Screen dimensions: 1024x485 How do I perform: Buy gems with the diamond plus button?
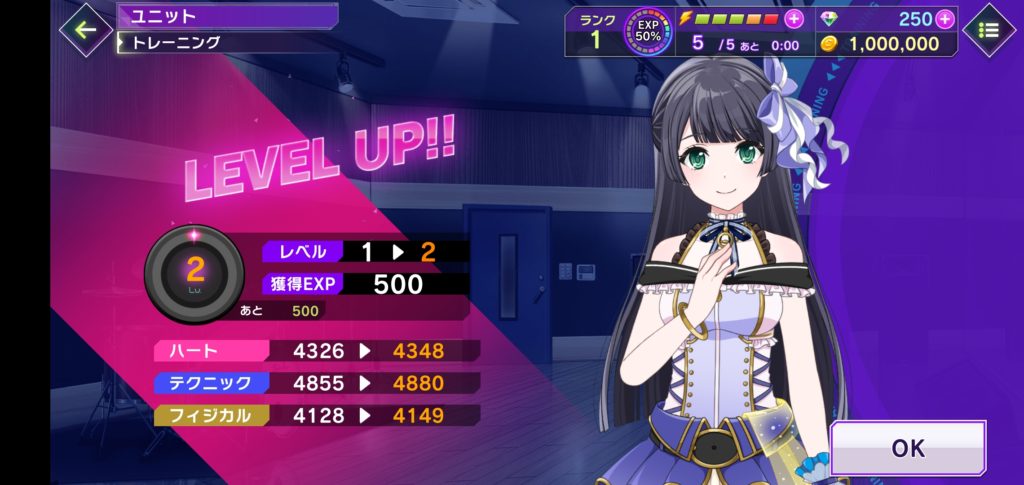(944, 19)
